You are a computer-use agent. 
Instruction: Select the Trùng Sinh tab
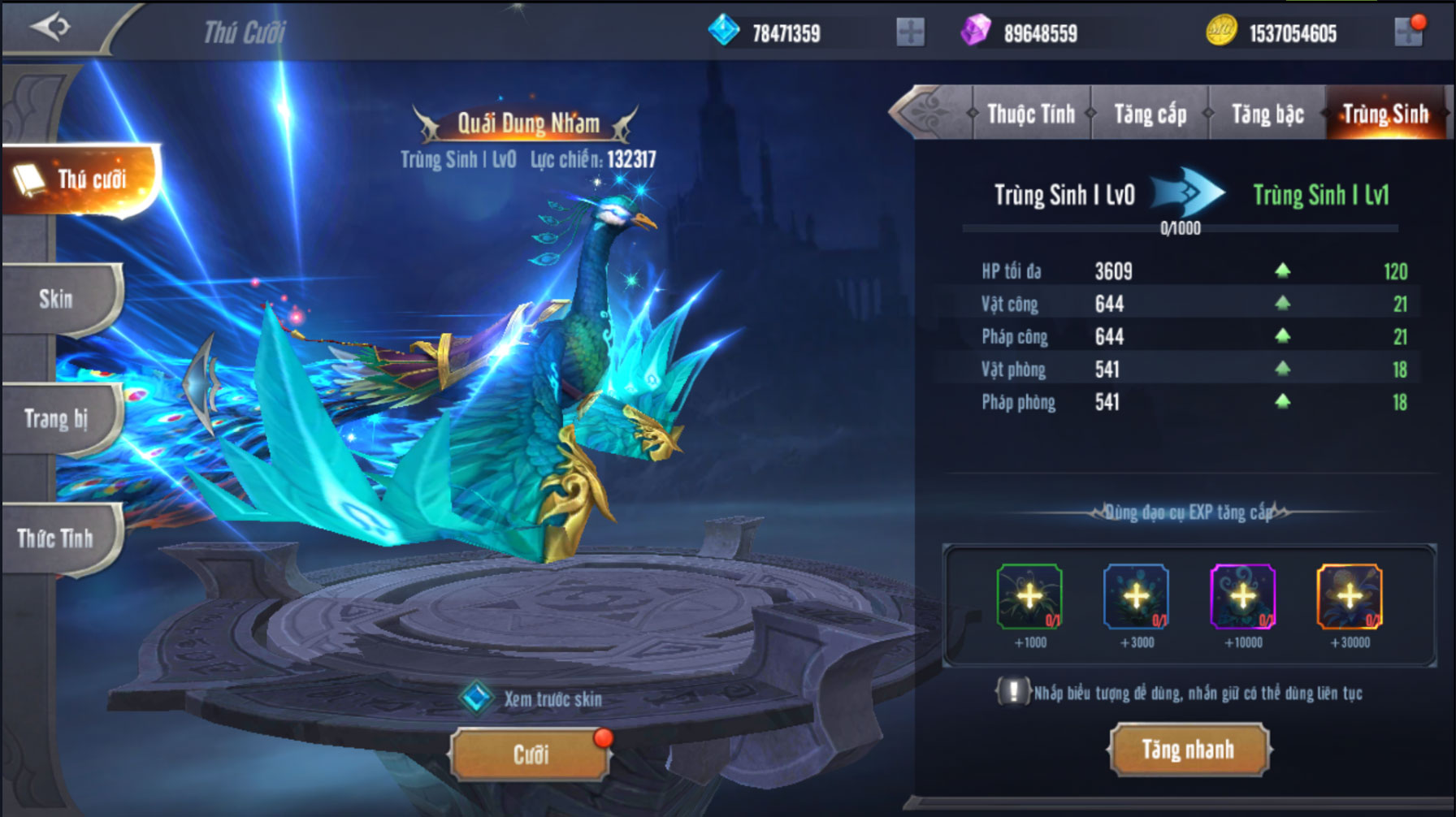pyautogui.click(x=1385, y=114)
